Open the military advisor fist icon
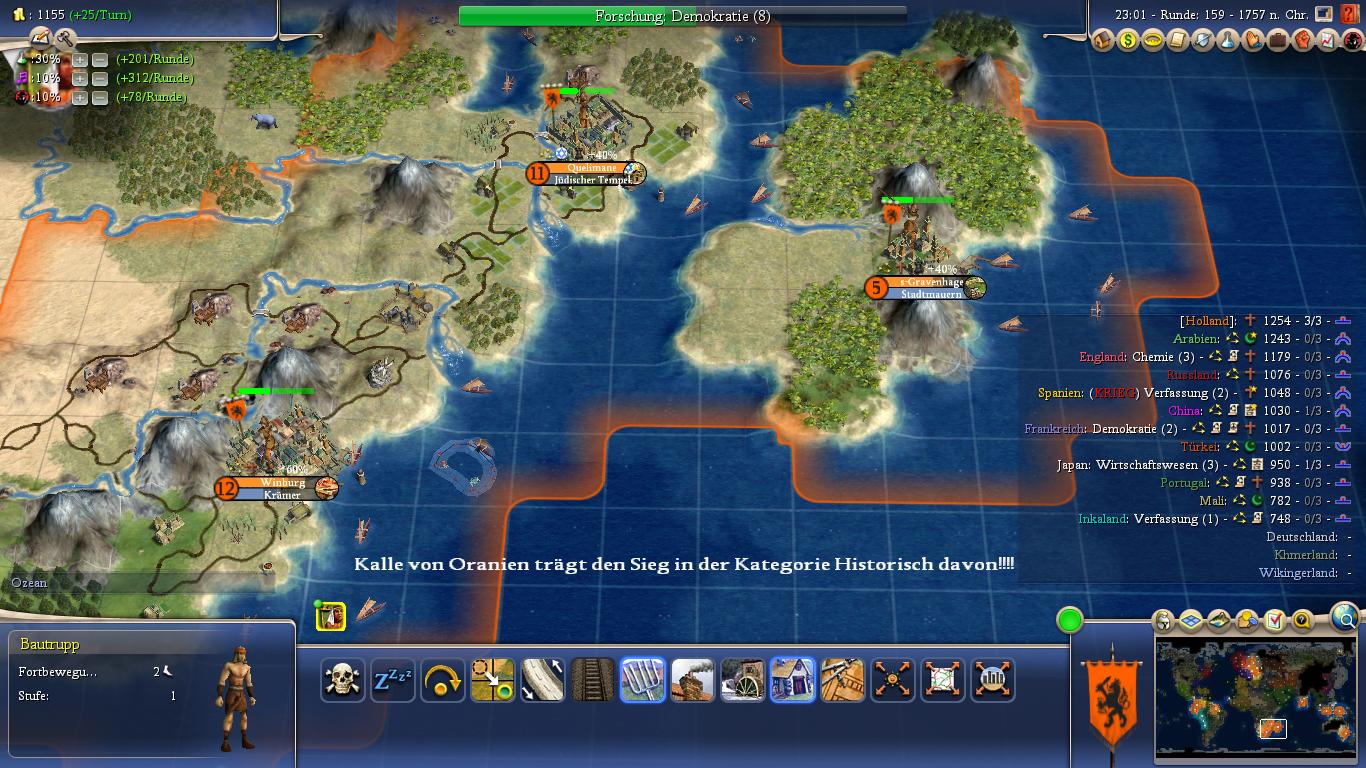 (1303, 41)
